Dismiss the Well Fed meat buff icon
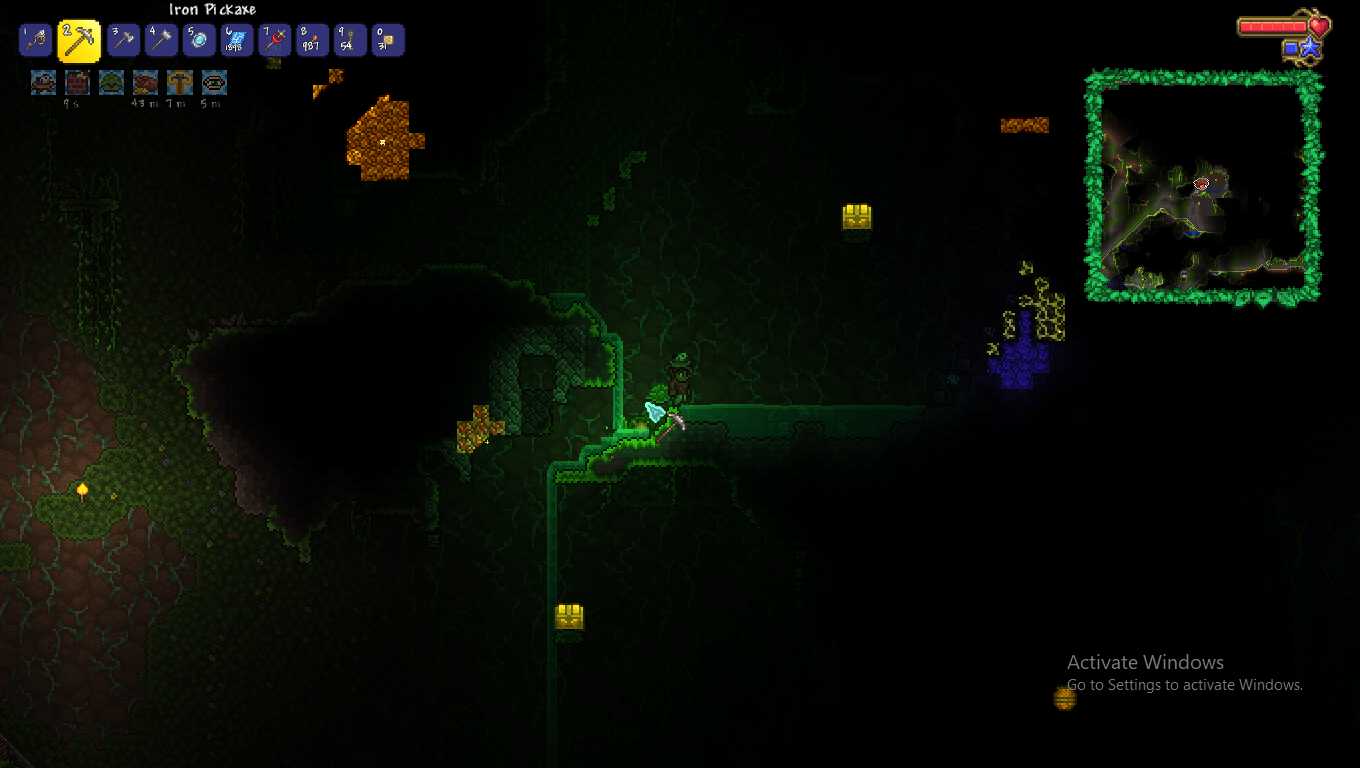Image resolution: width=1360 pixels, height=768 pixels. click(x=145, y=84)
